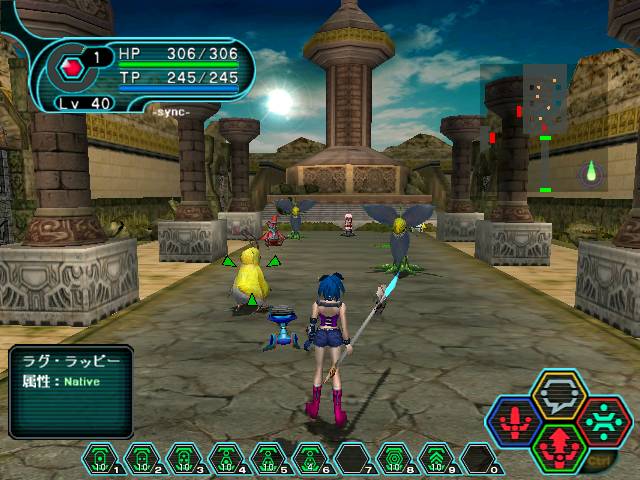Activate the ring-shaped icon in slot 8

394,458
